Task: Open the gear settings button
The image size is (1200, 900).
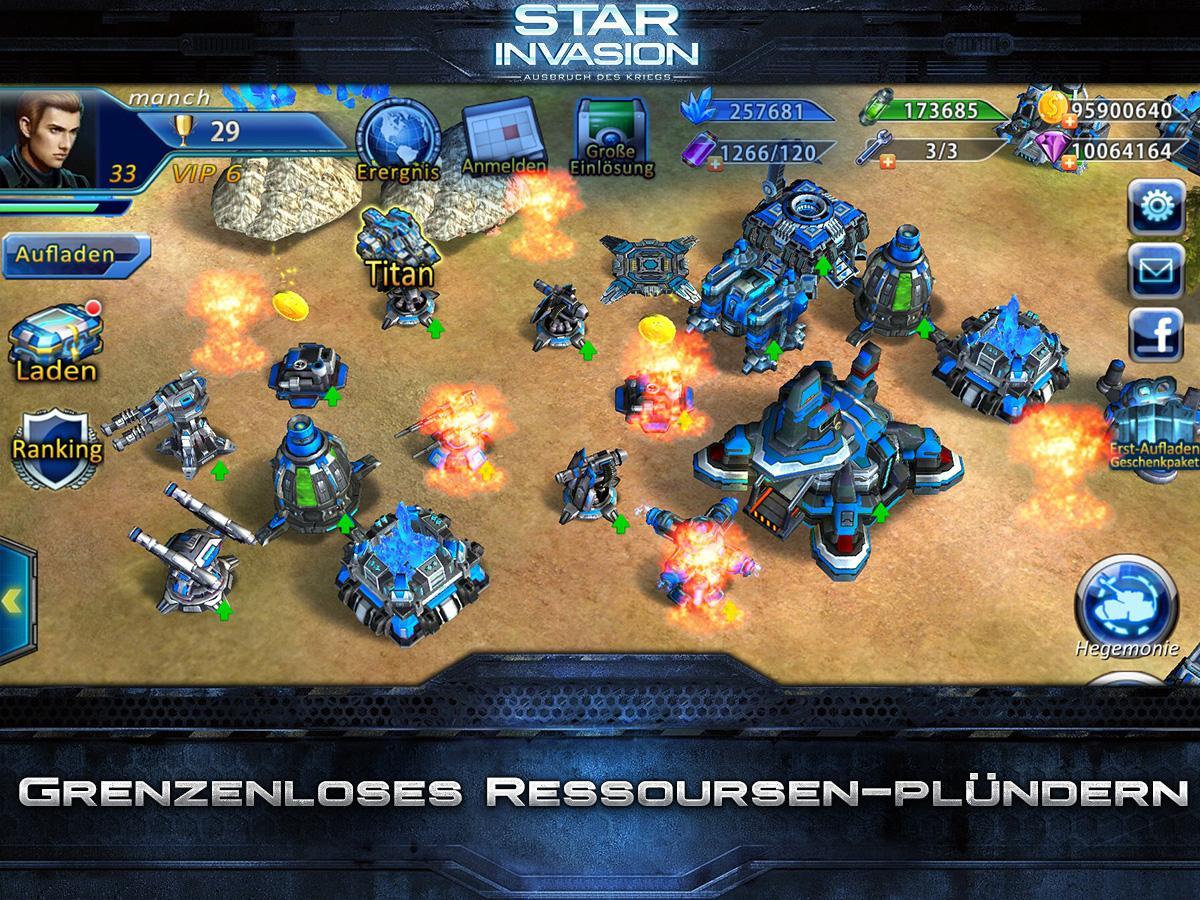Action: click(1155, 207)
